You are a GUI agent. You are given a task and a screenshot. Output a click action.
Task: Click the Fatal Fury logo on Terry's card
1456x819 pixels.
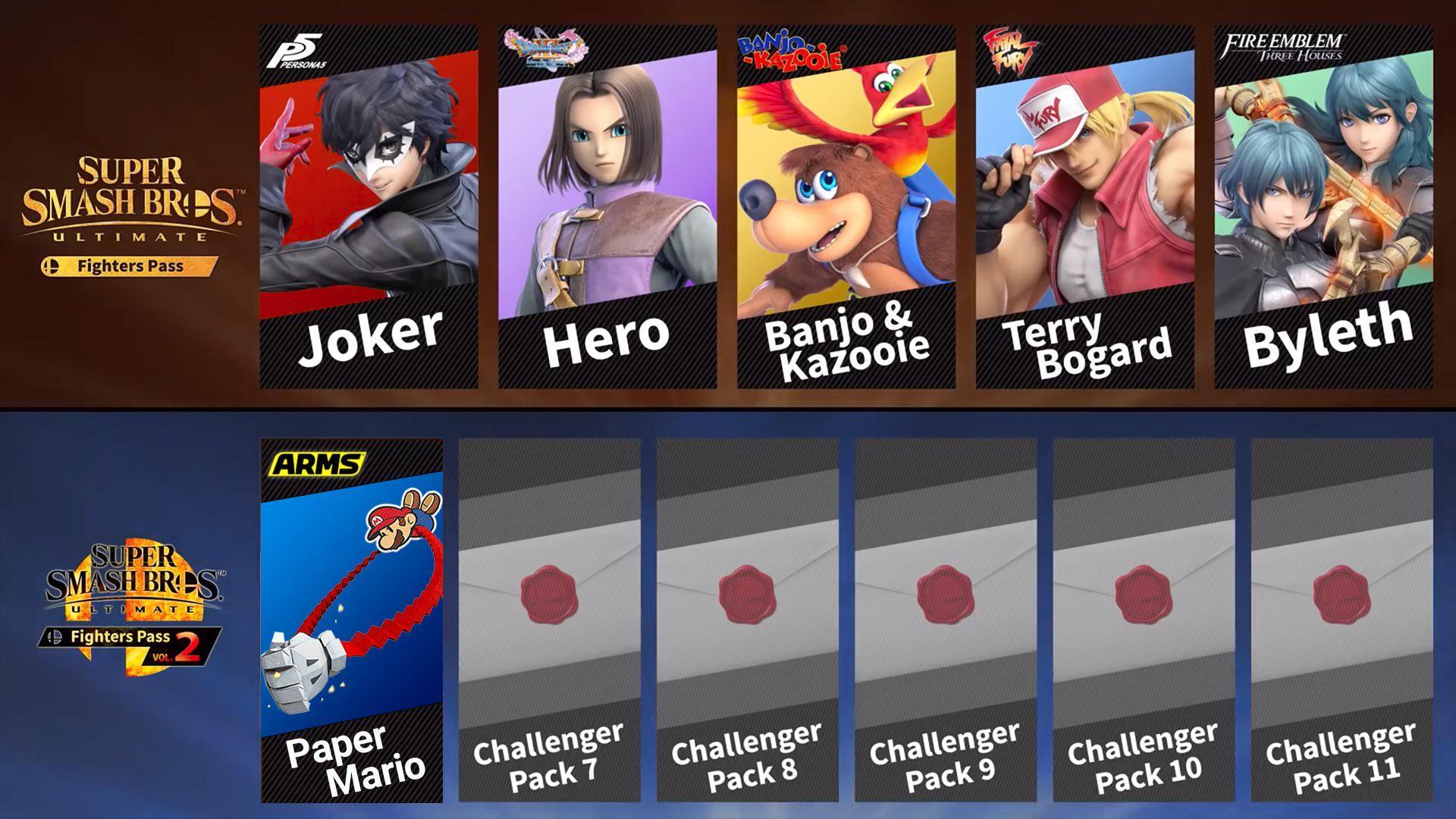(x=1009, y=49)
